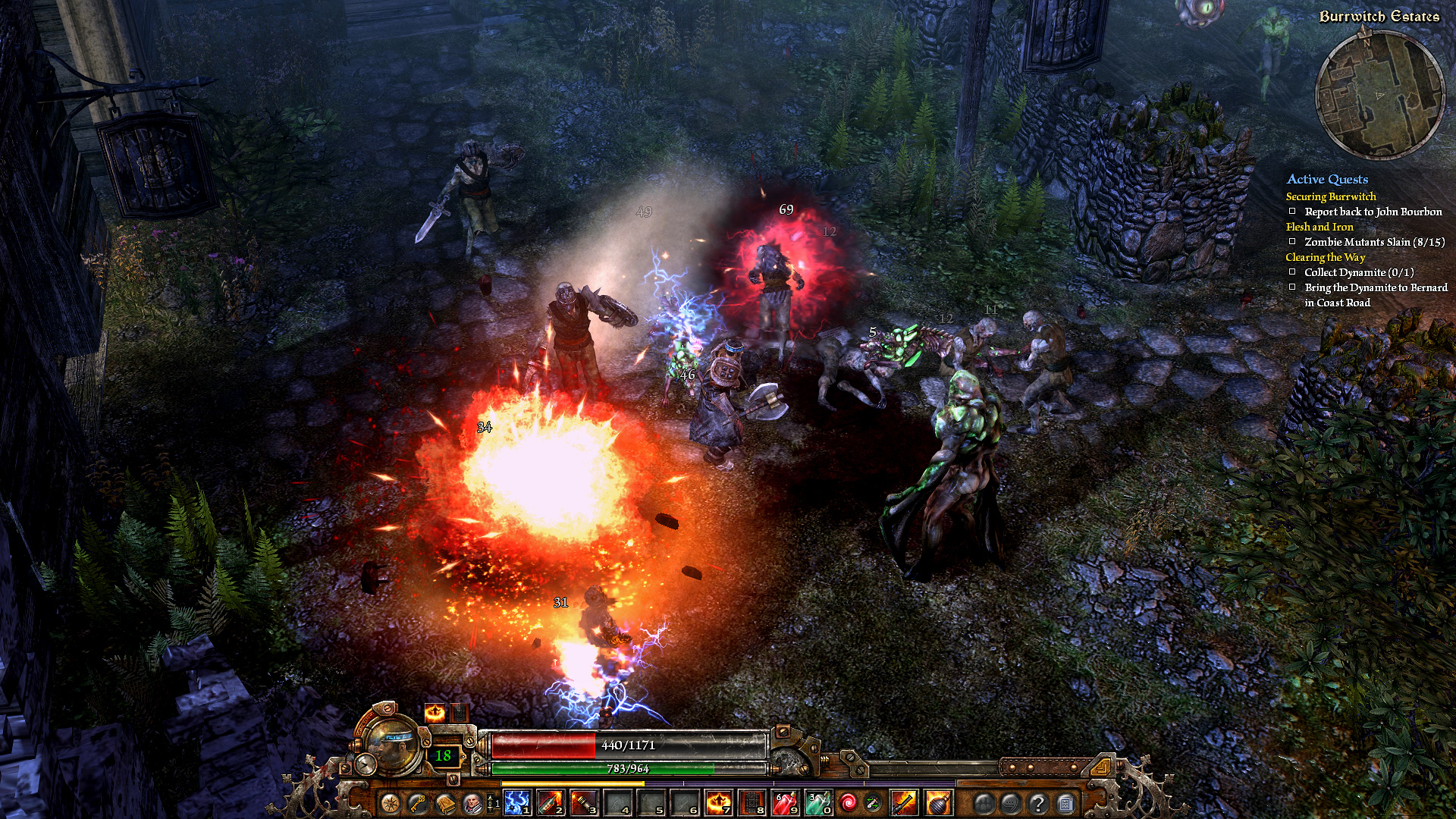This screenshot has width=1456, height=819.
Task: Open the chat bubble panel
Action: pyautogui.click(x=1010, y=802)
